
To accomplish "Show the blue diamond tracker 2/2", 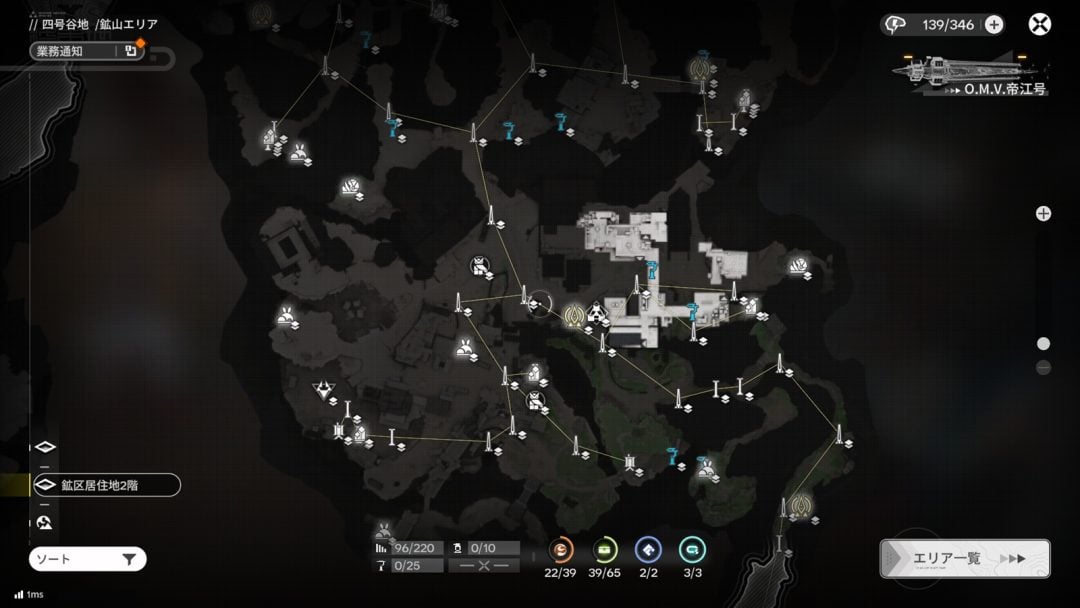I will click(x=647, y=549).
